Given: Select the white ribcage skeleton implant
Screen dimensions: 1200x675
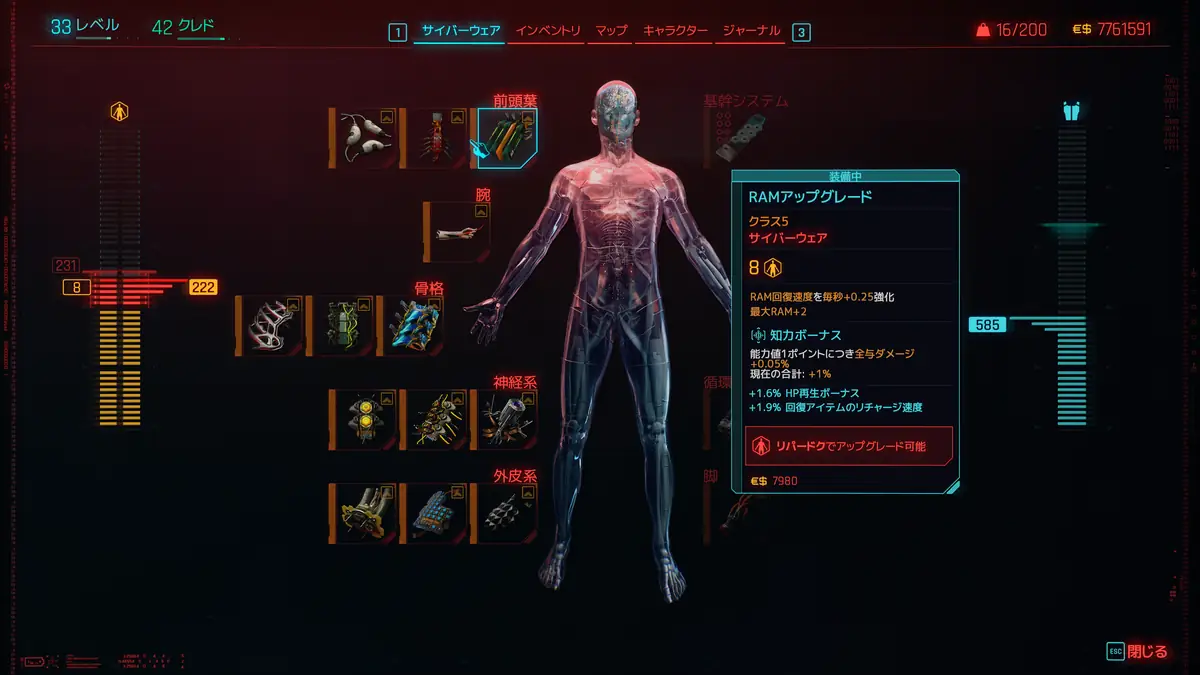Looking at the screenshot, I should pos(270,325).
